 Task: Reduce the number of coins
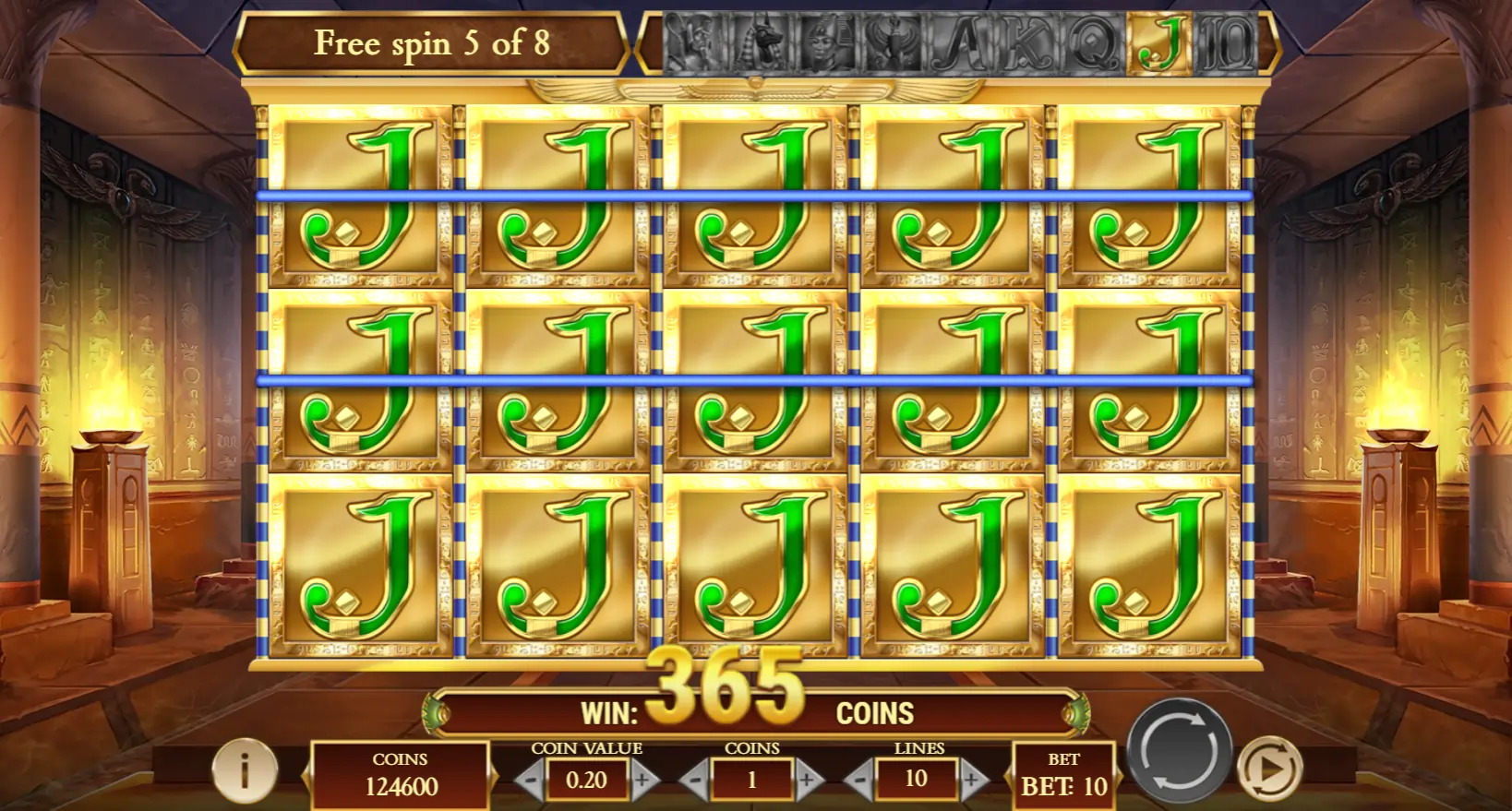[x=694, y=781]
